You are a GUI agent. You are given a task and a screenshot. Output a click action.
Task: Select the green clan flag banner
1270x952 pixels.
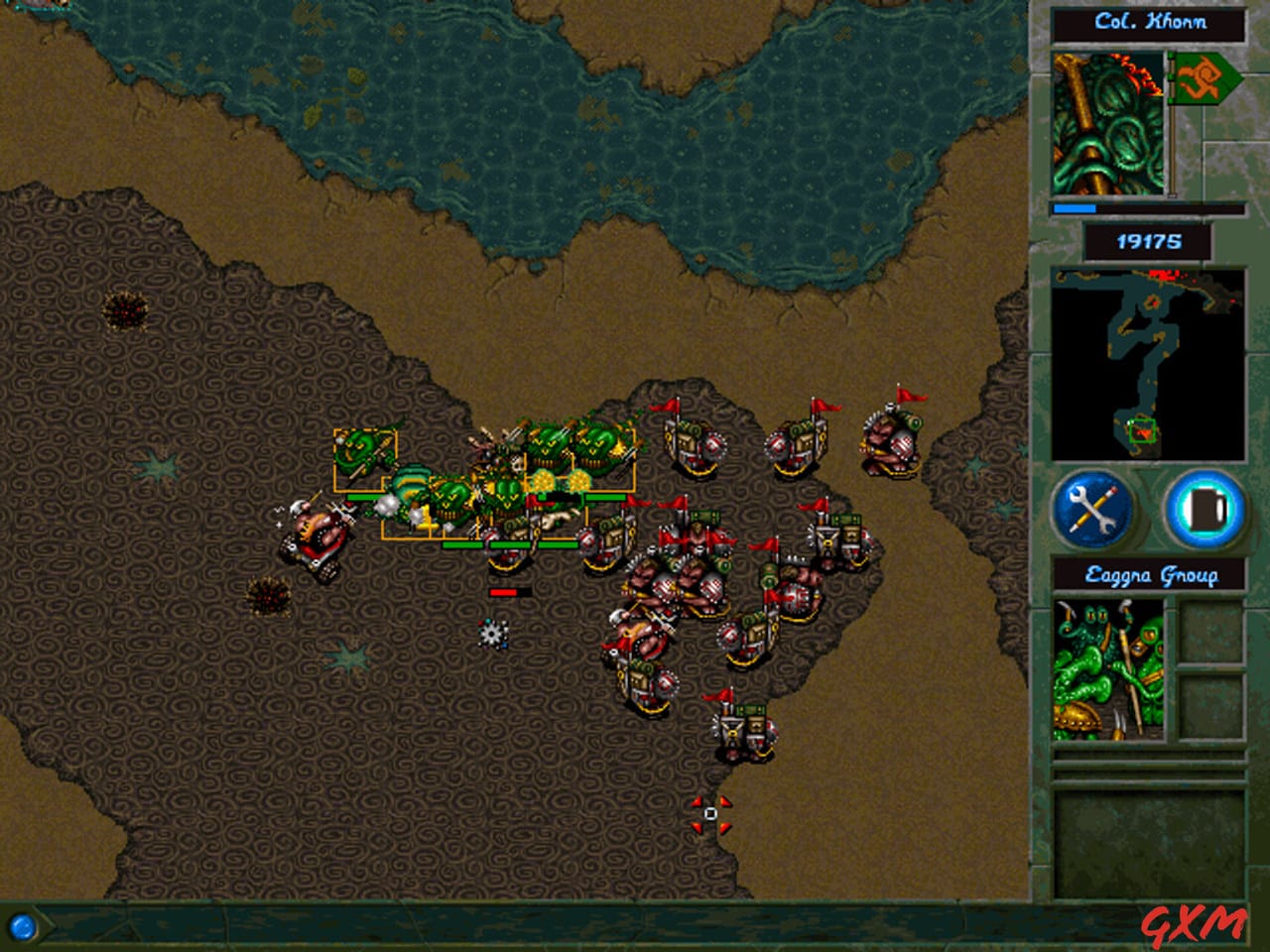click(1204, 79)
